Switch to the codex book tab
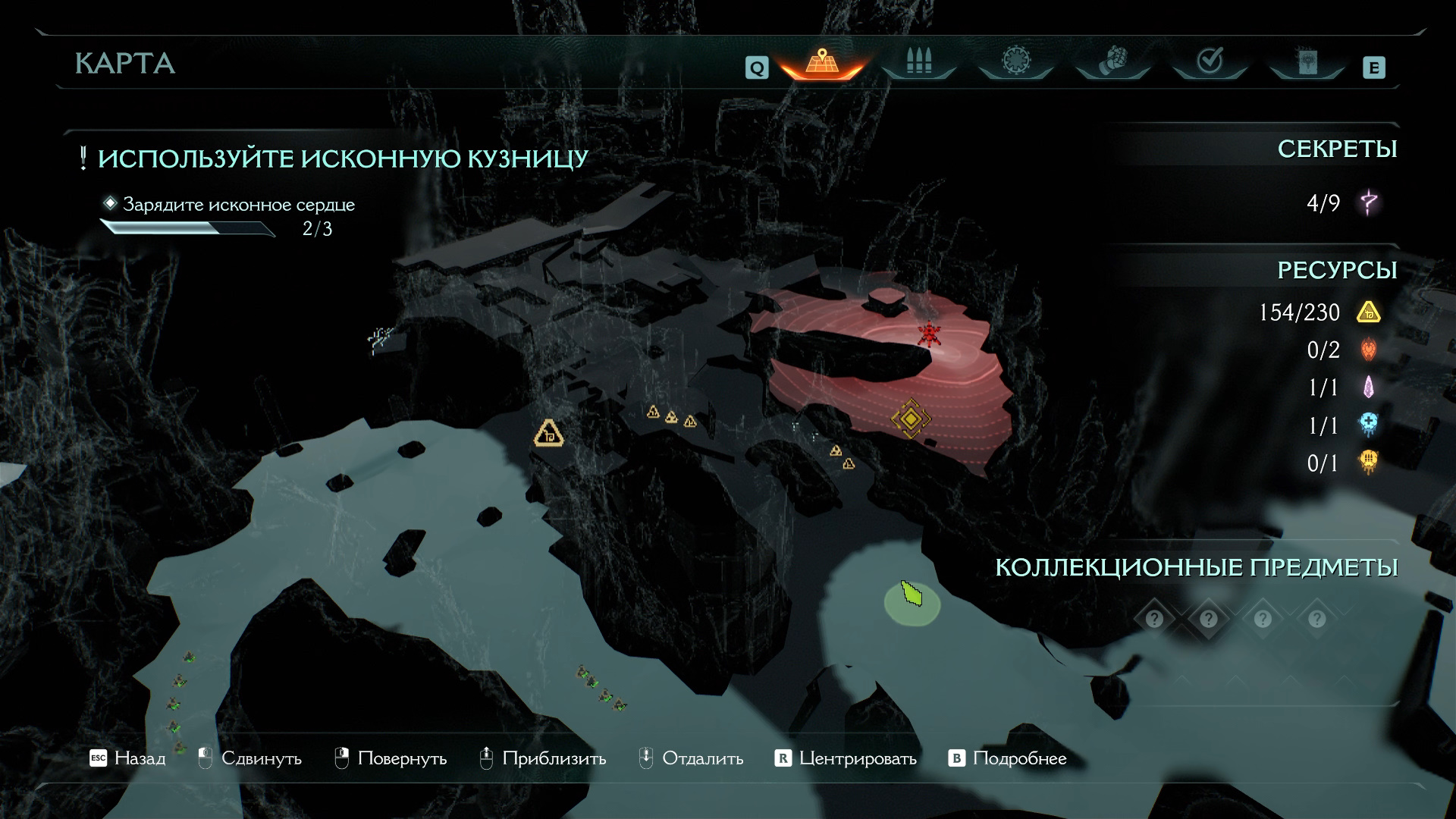 pyautogui.click(x=1307, y=62)
